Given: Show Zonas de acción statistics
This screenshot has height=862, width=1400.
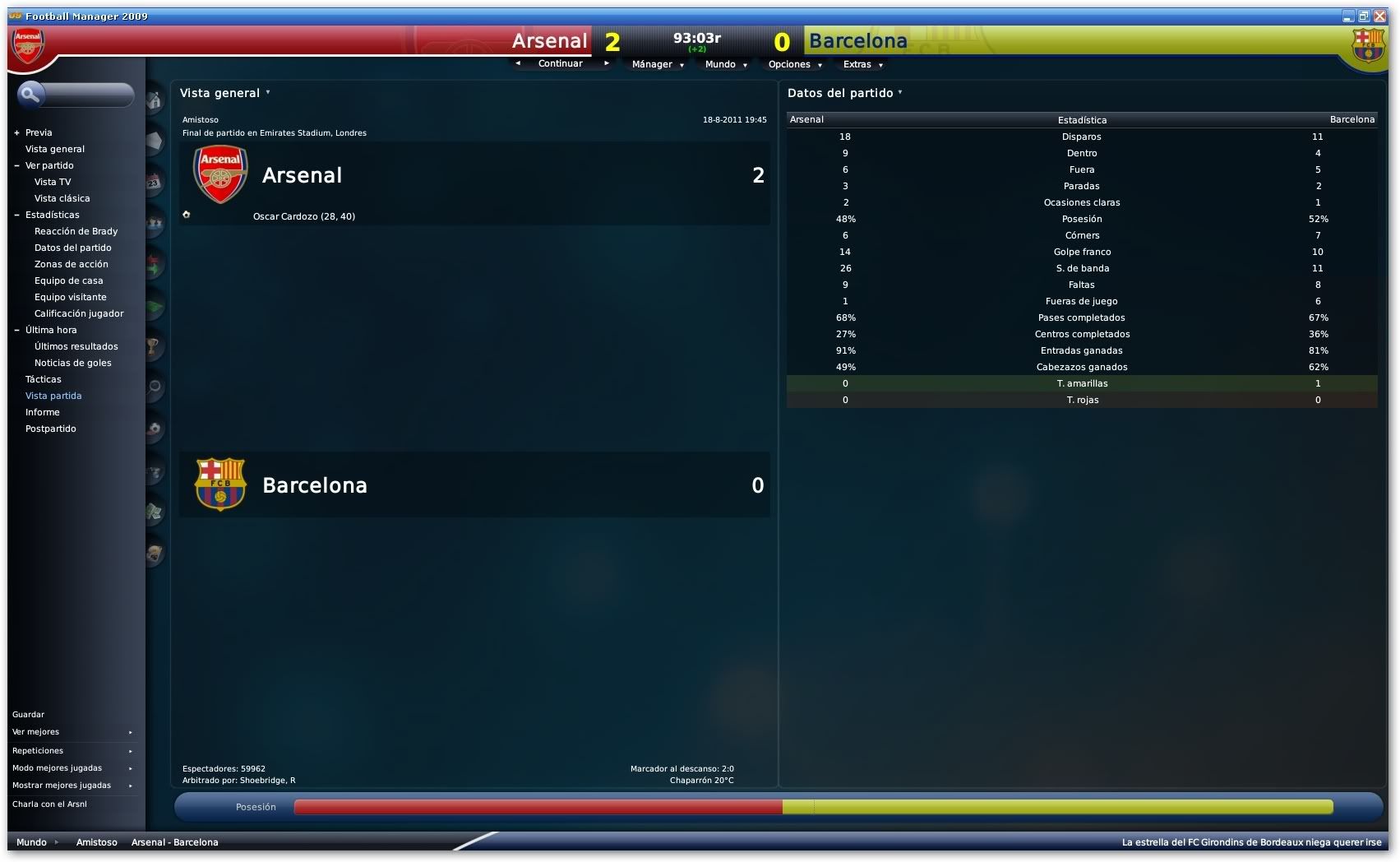Looking at the screenshot, I should pyautogui.click(x=71, y=264).
